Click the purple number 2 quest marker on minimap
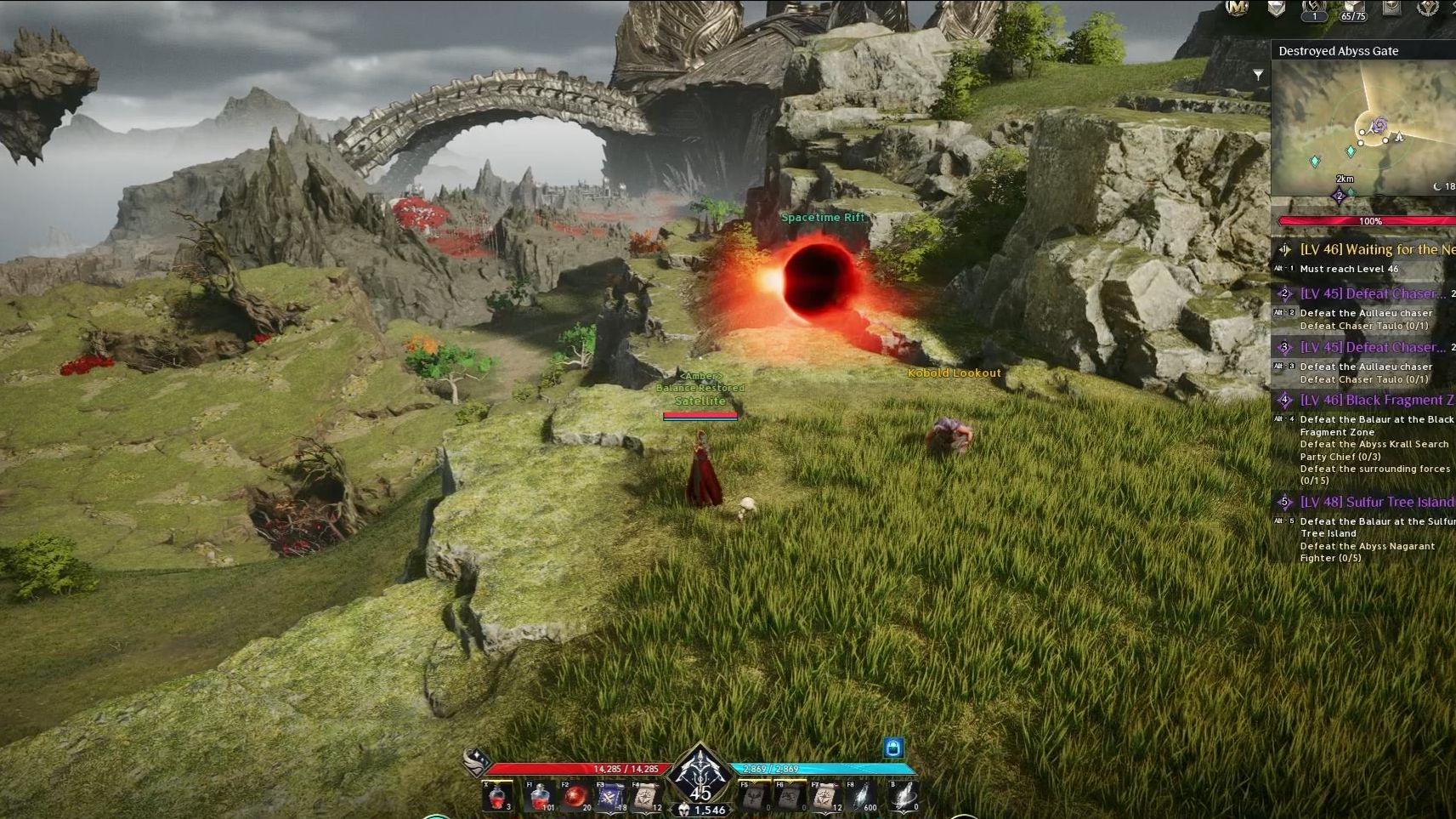The height and width of the screenshot is (819, 1456). (x=1339, y=196)
